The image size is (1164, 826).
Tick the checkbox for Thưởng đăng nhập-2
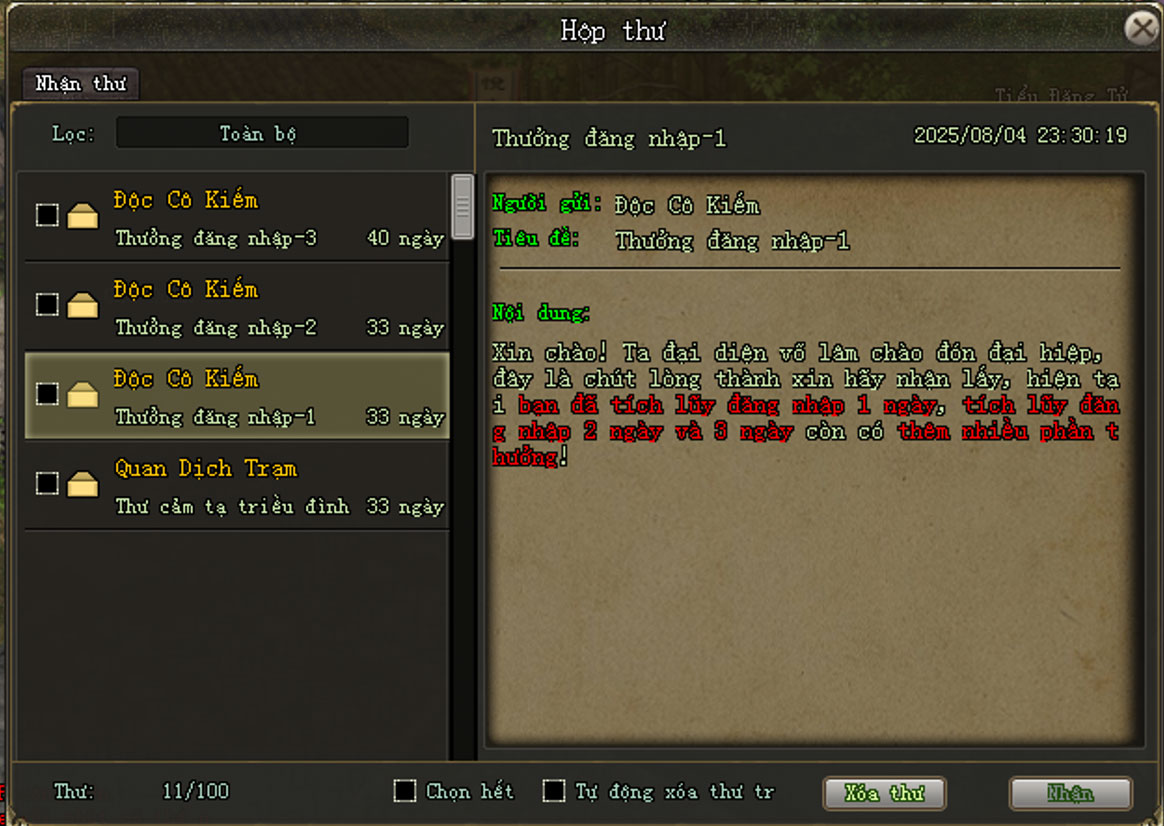point(47,304)
